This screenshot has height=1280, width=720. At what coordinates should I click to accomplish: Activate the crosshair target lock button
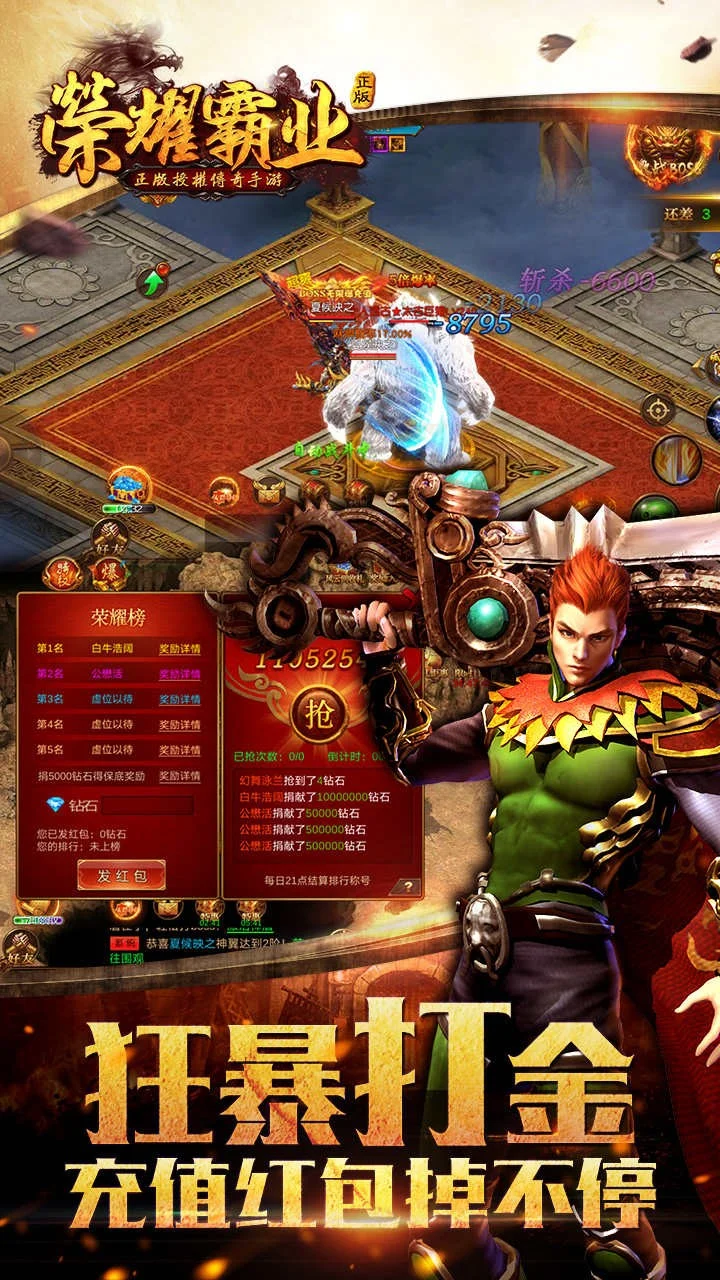pos(658,408)
